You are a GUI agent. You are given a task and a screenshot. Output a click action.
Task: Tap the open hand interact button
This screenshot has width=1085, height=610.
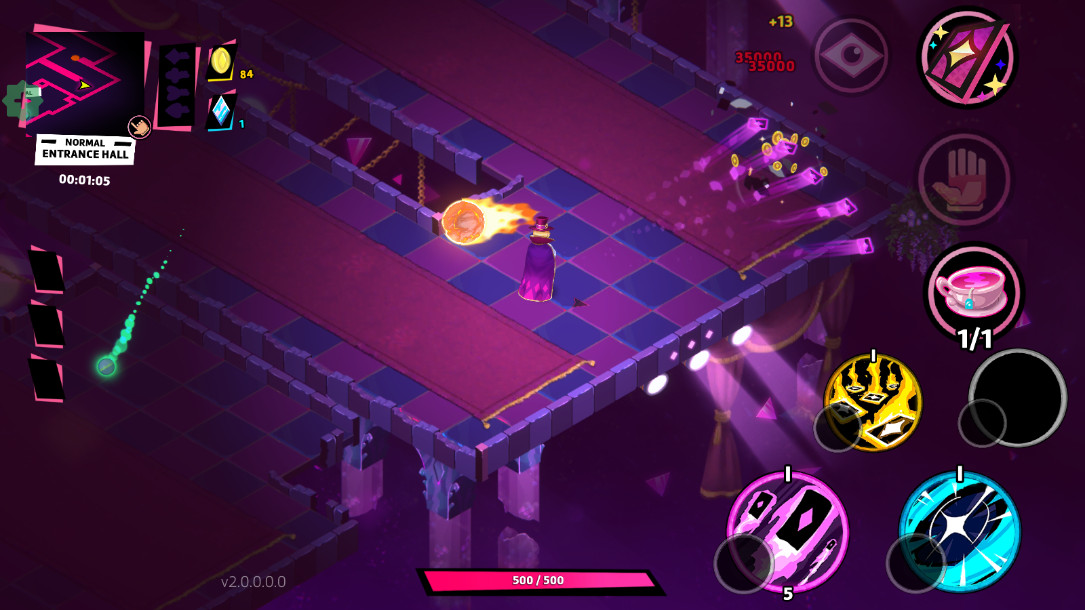tap(964, 180)
